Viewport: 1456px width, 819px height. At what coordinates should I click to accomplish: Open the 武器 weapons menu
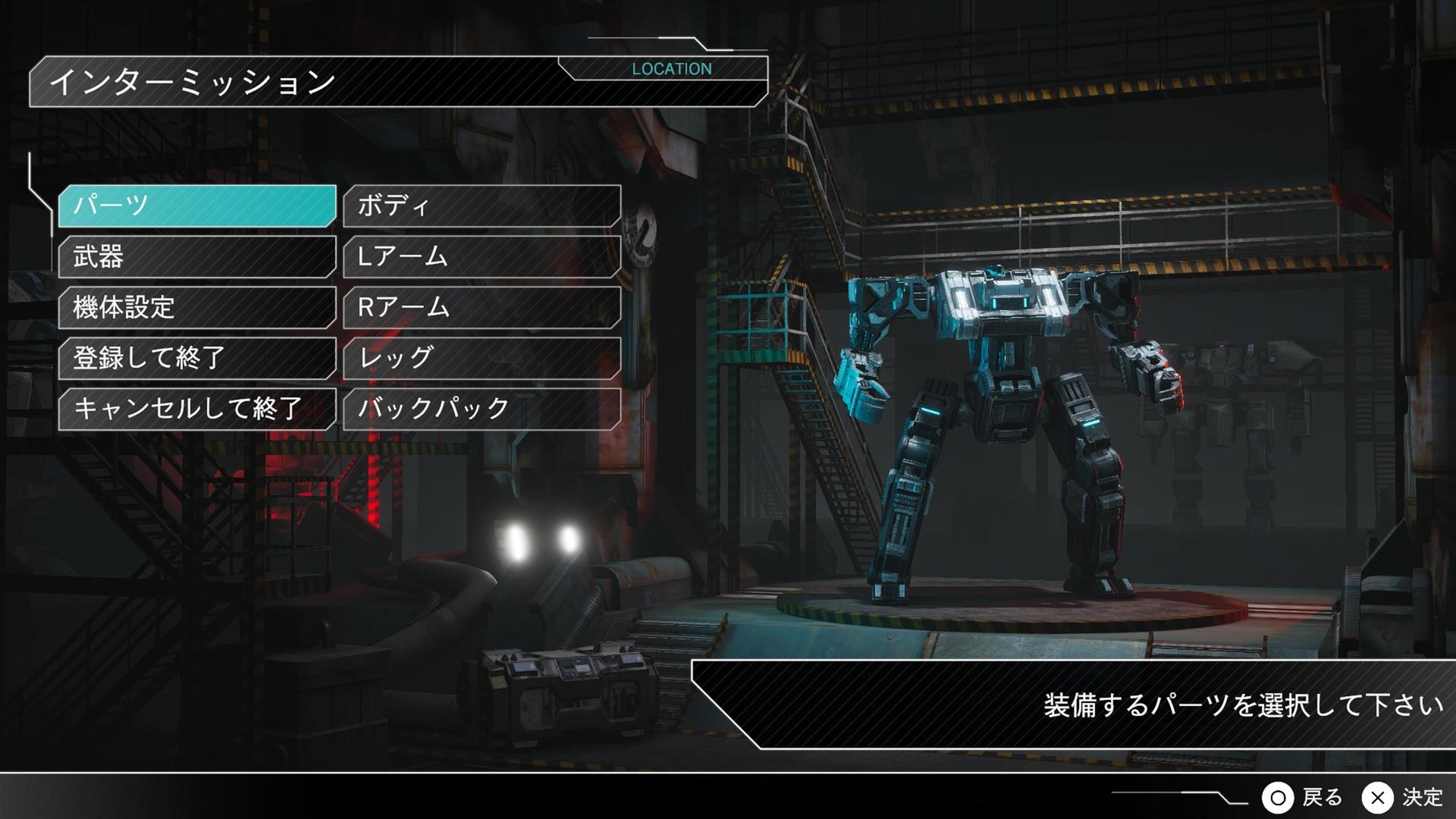[x=197, y=256]
